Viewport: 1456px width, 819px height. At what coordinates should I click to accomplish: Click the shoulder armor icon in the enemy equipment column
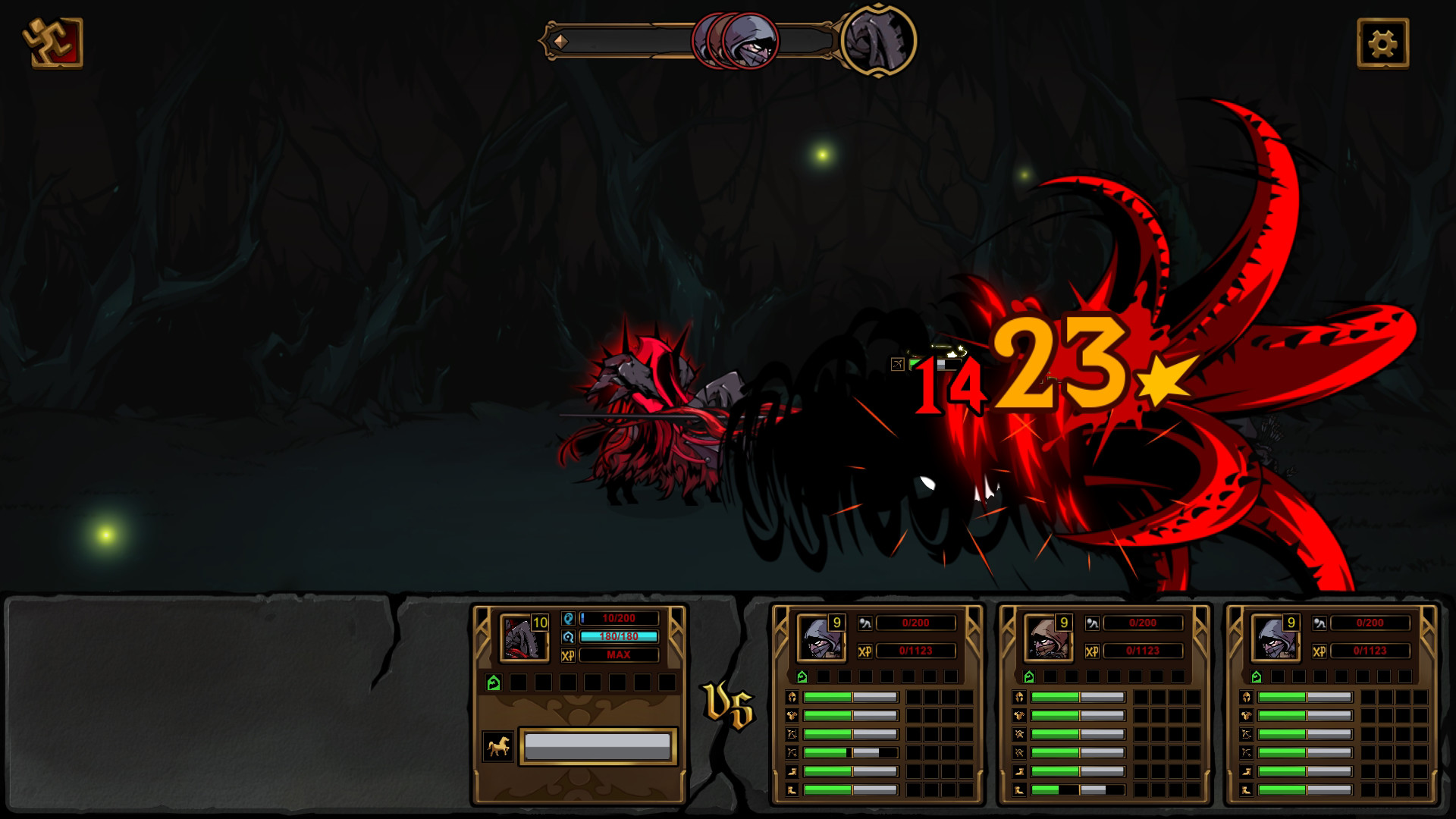click(792, 715)
